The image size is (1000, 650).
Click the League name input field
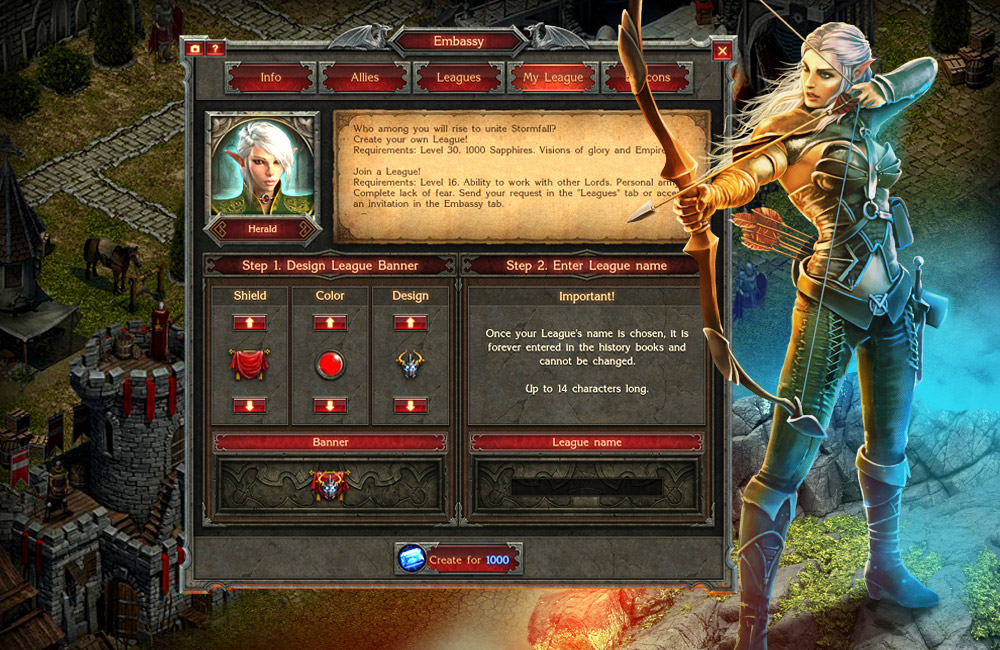click(x=587, y=487)
